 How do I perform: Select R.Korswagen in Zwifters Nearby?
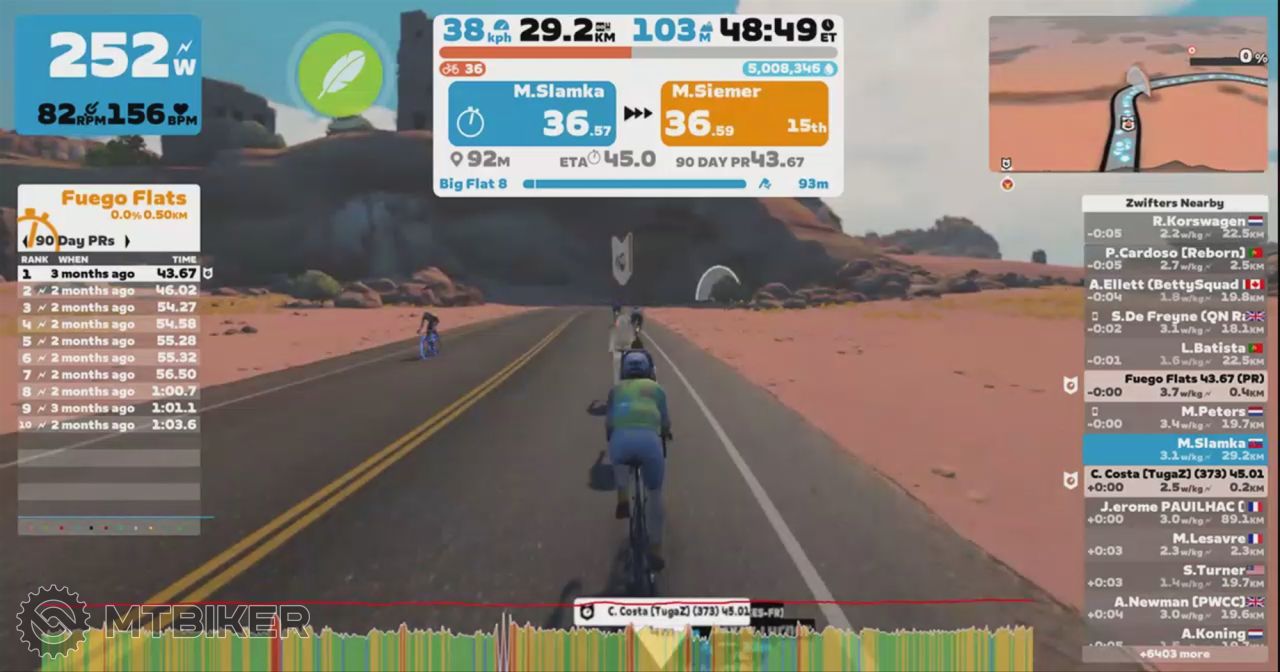pyautogui.click(x=1175, y=227)
